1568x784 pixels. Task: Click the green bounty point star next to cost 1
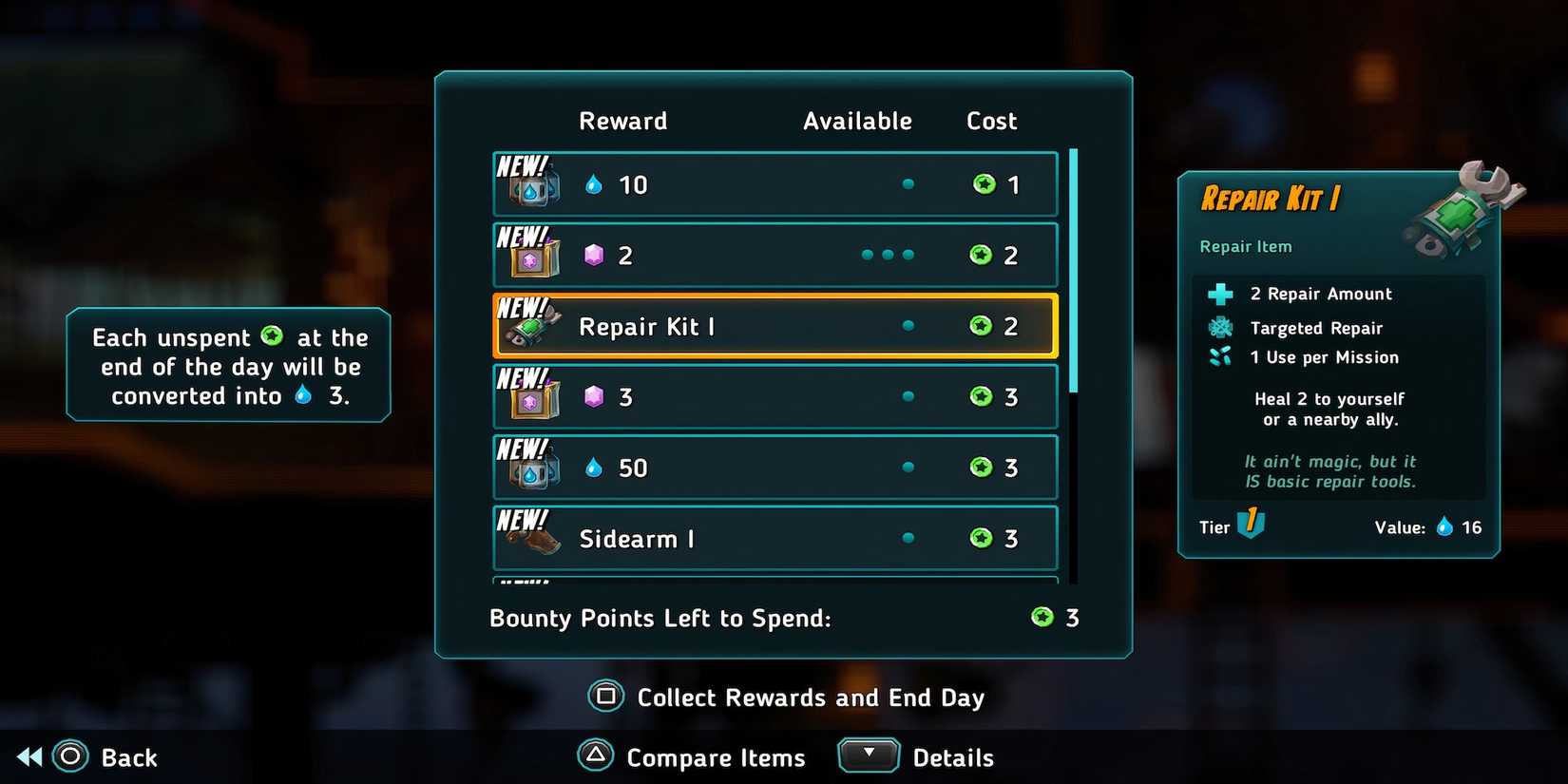pyautogui.click(x=984, y=184)
